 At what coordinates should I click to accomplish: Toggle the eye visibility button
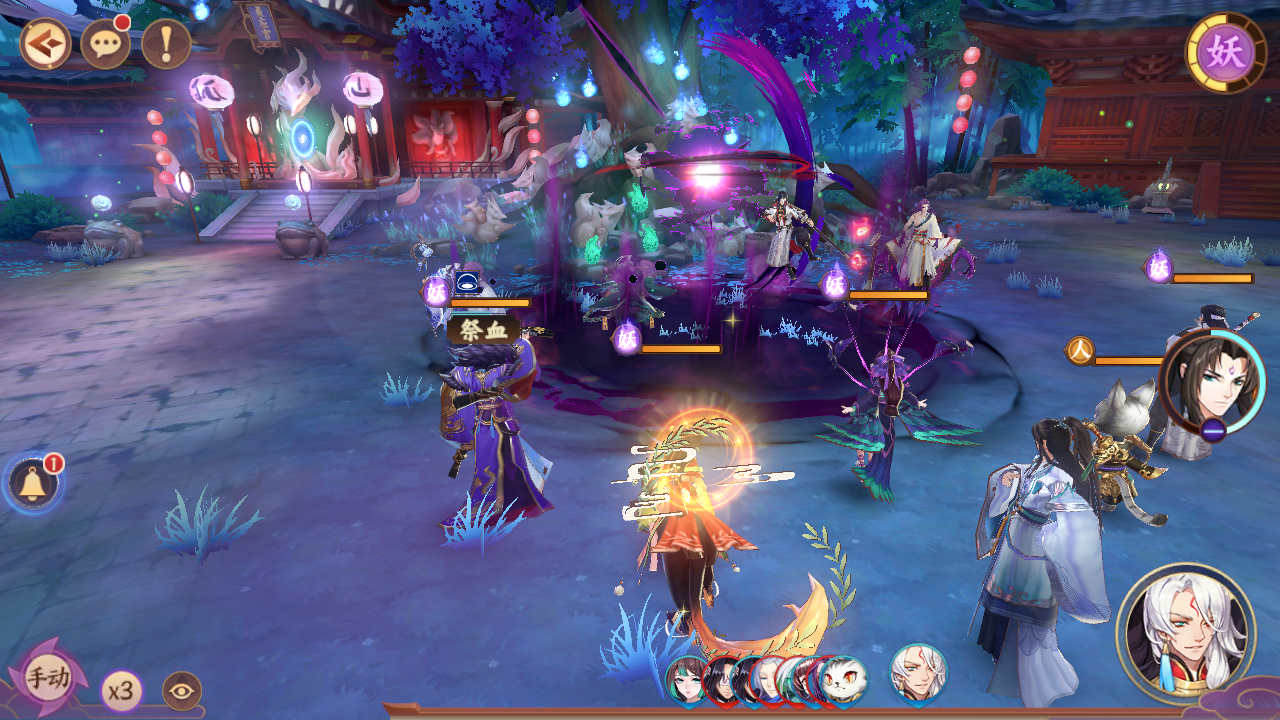point(182,691)
